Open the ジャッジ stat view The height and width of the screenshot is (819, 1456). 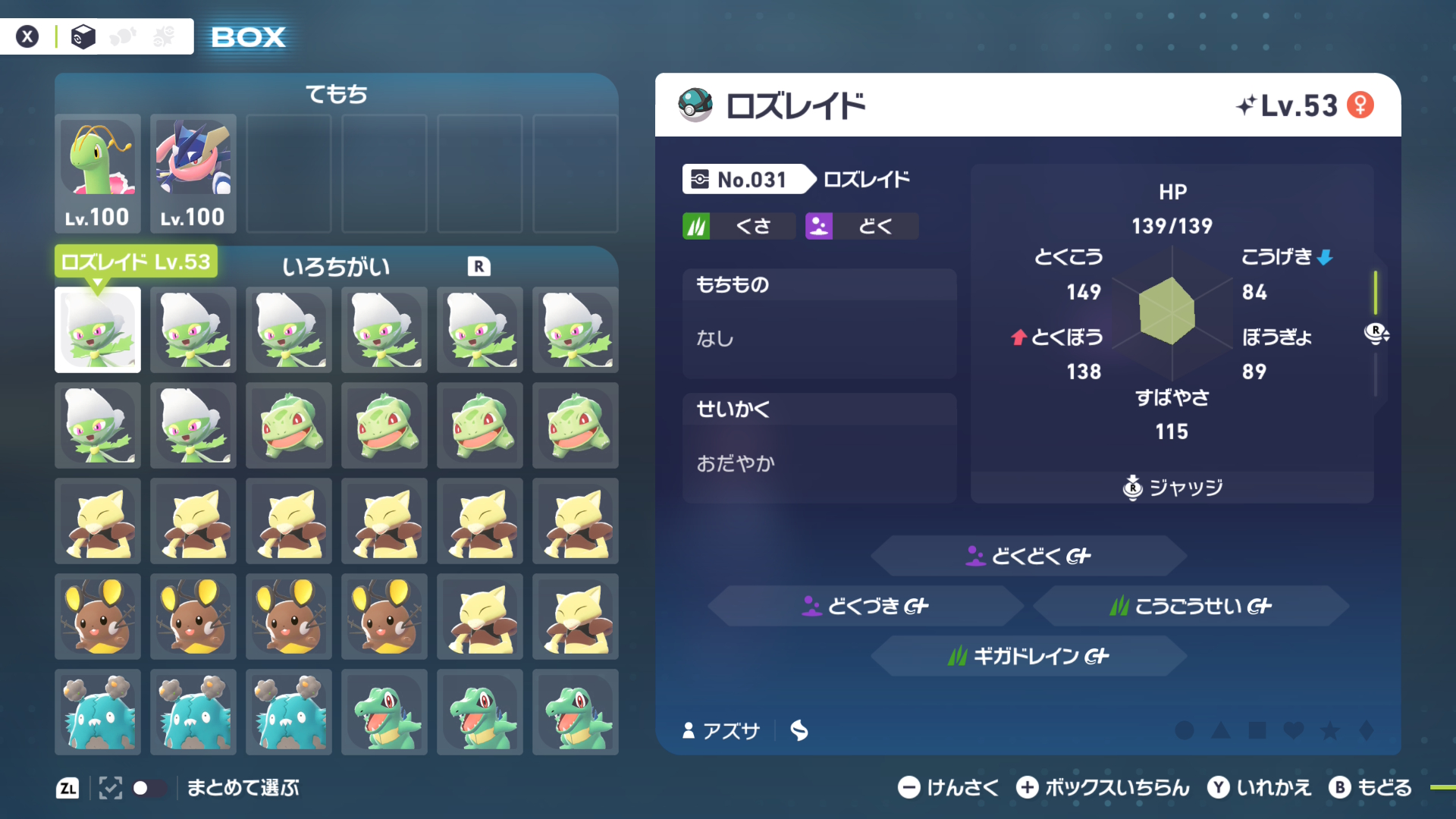(1172, 488)
